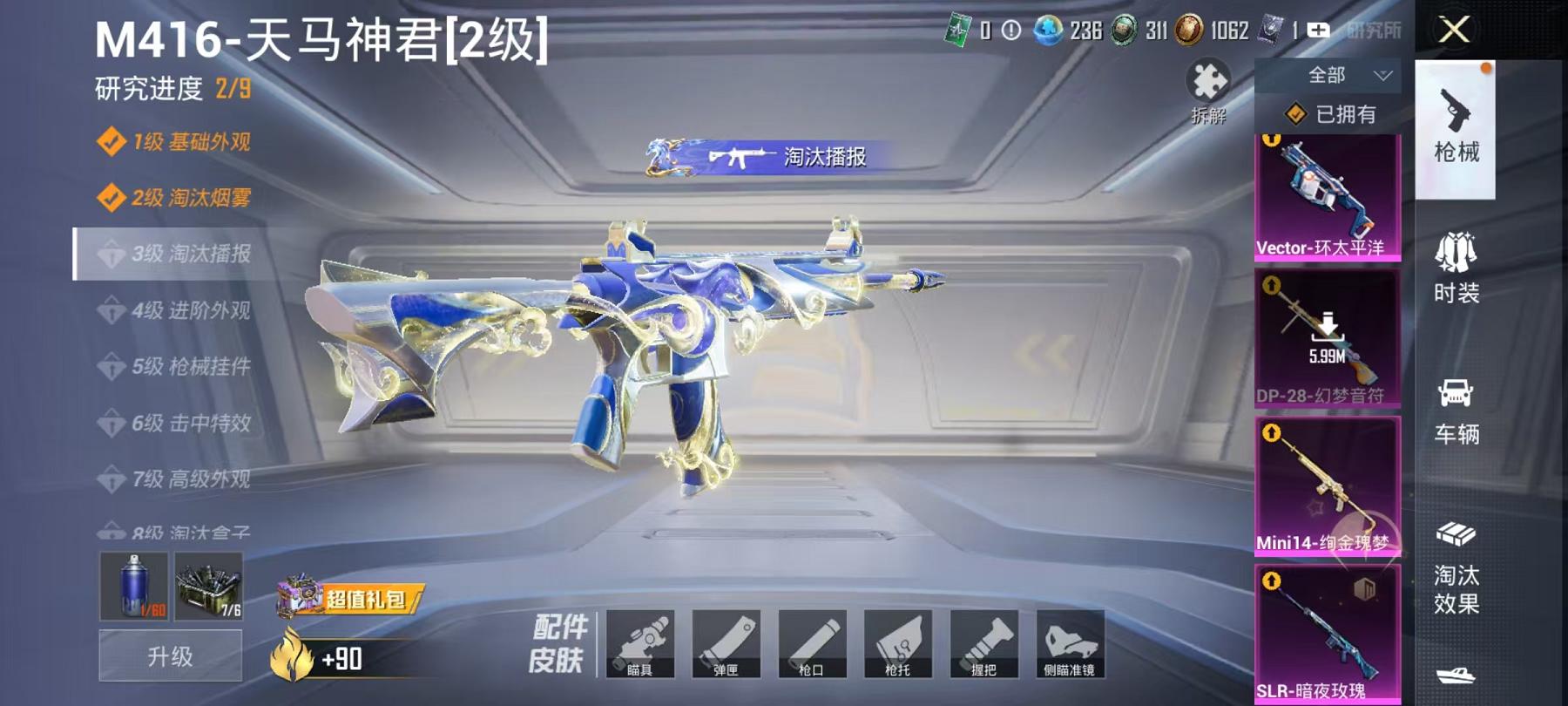The width and height of the screenshot is (1568, 706).
Task: Select the 枪托 stock skin slot
Action: [898, 645]
